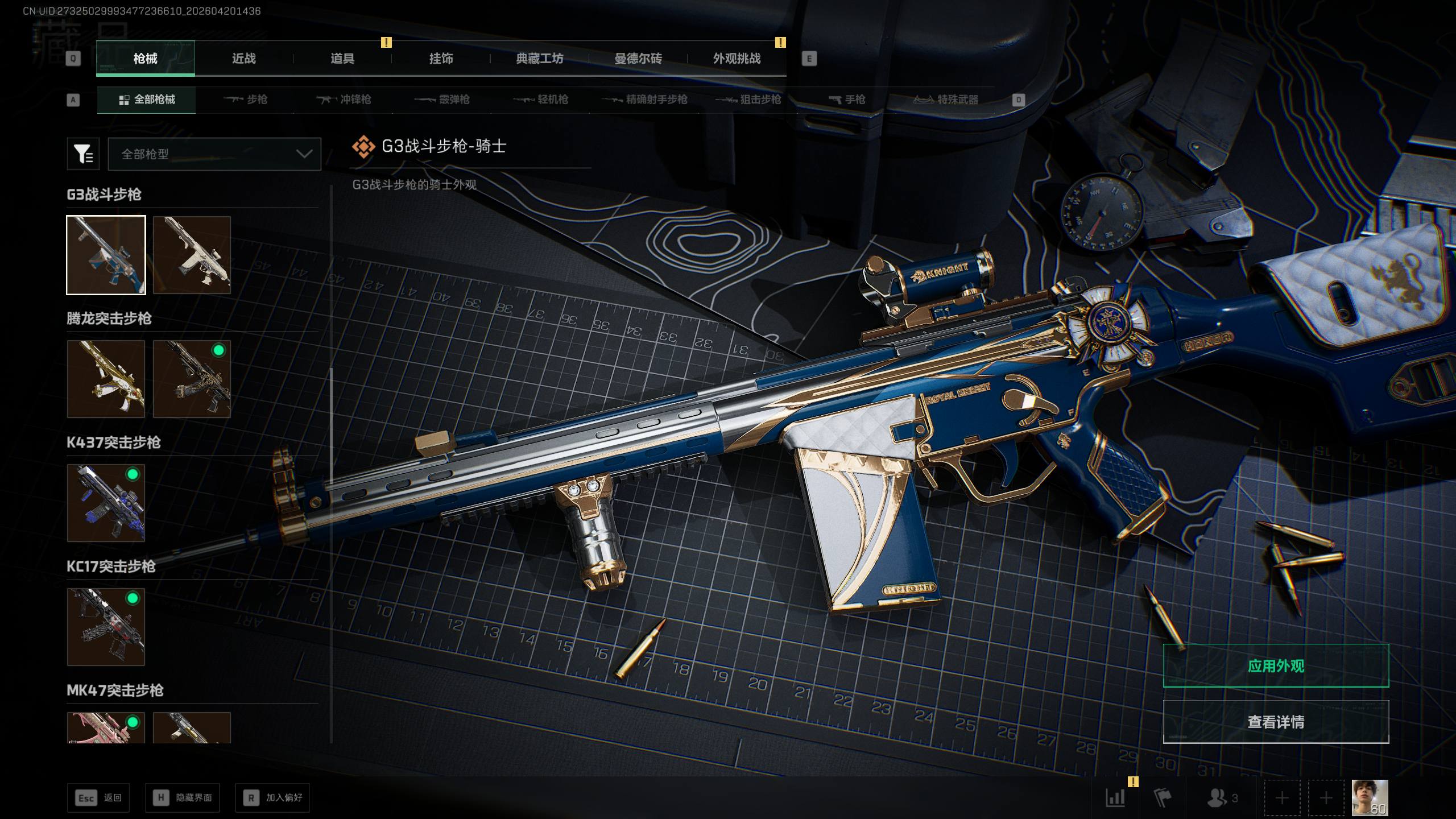Select the 挂饰 charms tab
1456x819 pixels.
(x=441, y=59)
